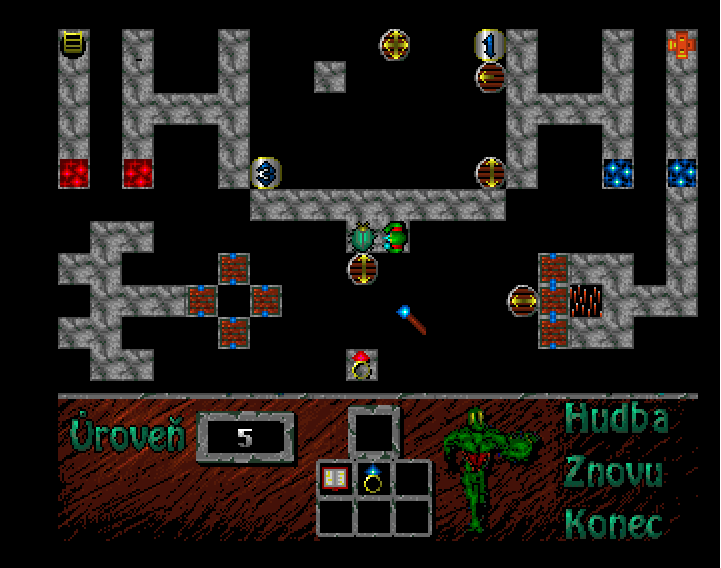Toggle the music with Hudba
Image resolution: width=721 pixels, height=568 pixels.
616,419
